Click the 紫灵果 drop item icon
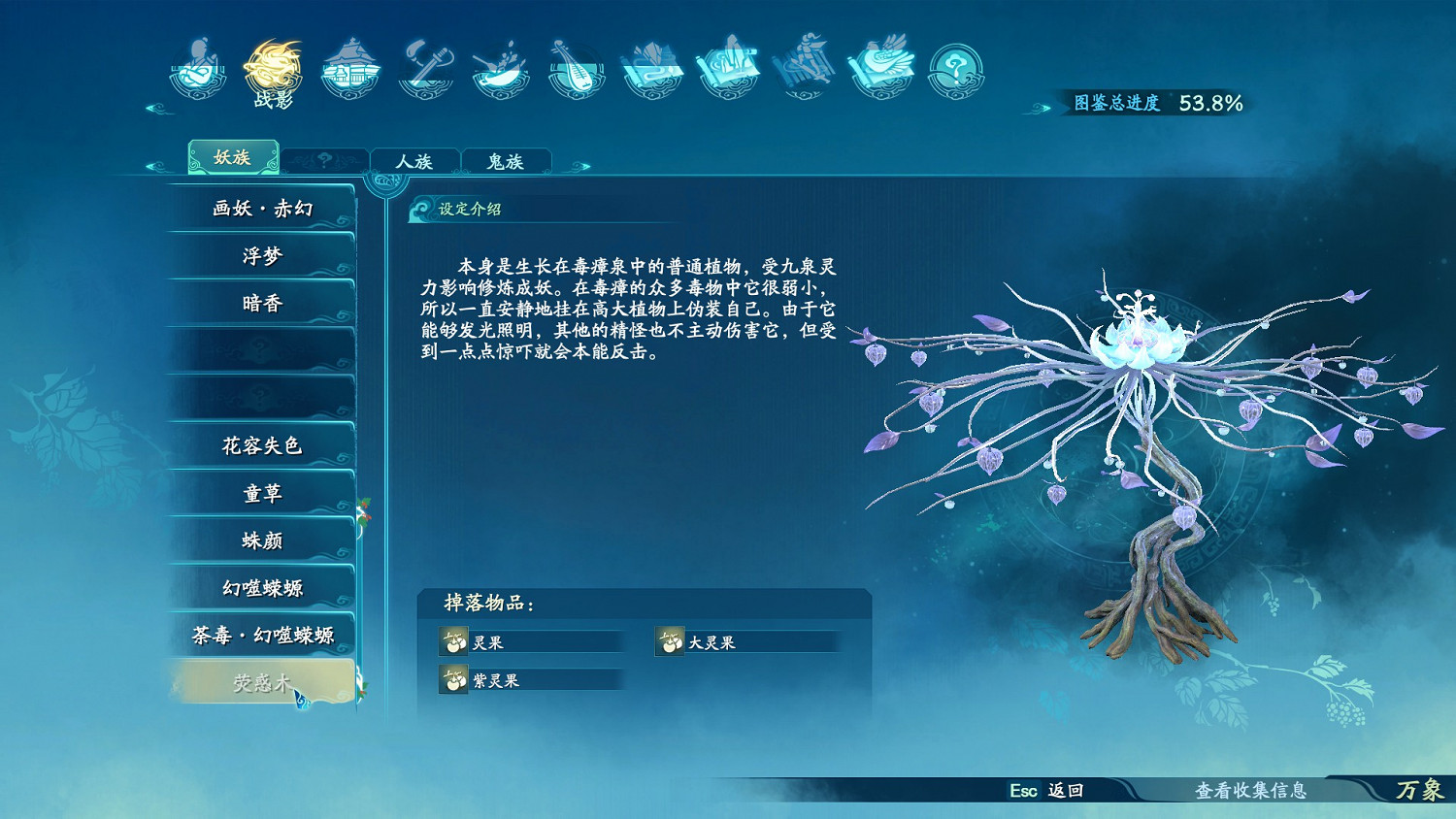The width and height of the screenshot is (1456, 819). pos(453,680)
